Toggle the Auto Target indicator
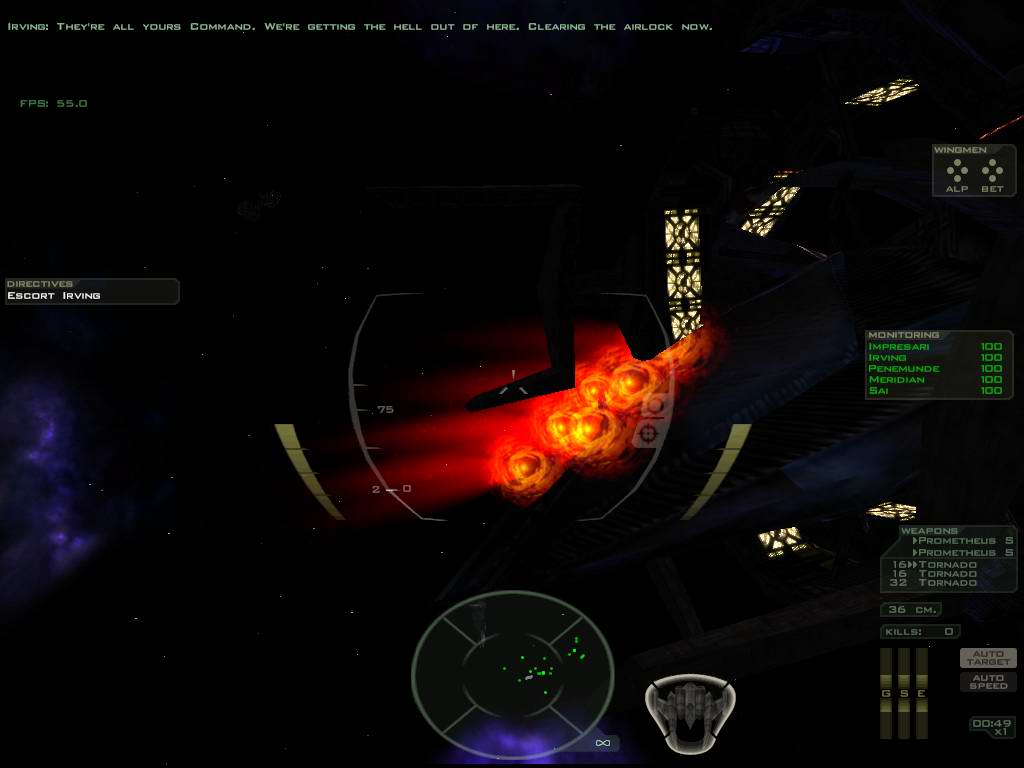Image resolution: width=1024 pixels, height=768 pixels. pyautogui.click(x=988, y=658)
